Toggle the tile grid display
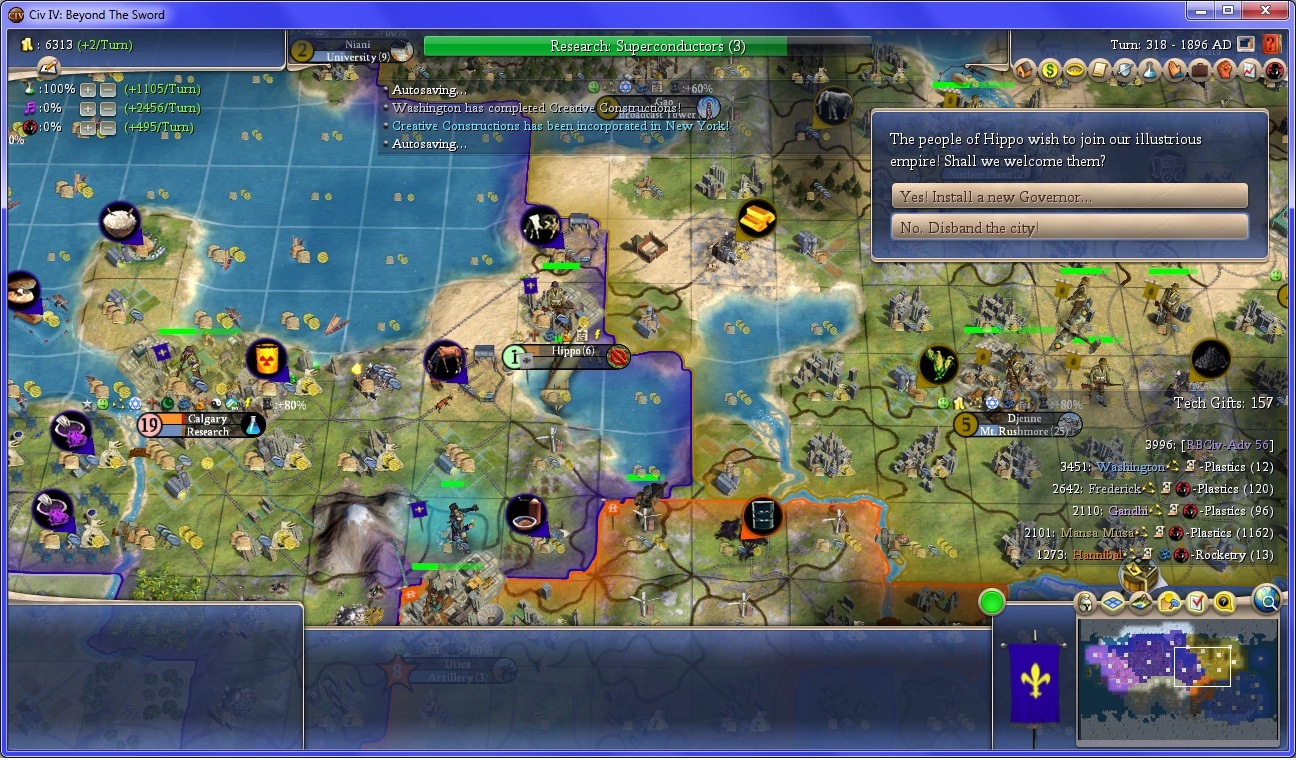1296x760 pixels. click(1113, 602)
